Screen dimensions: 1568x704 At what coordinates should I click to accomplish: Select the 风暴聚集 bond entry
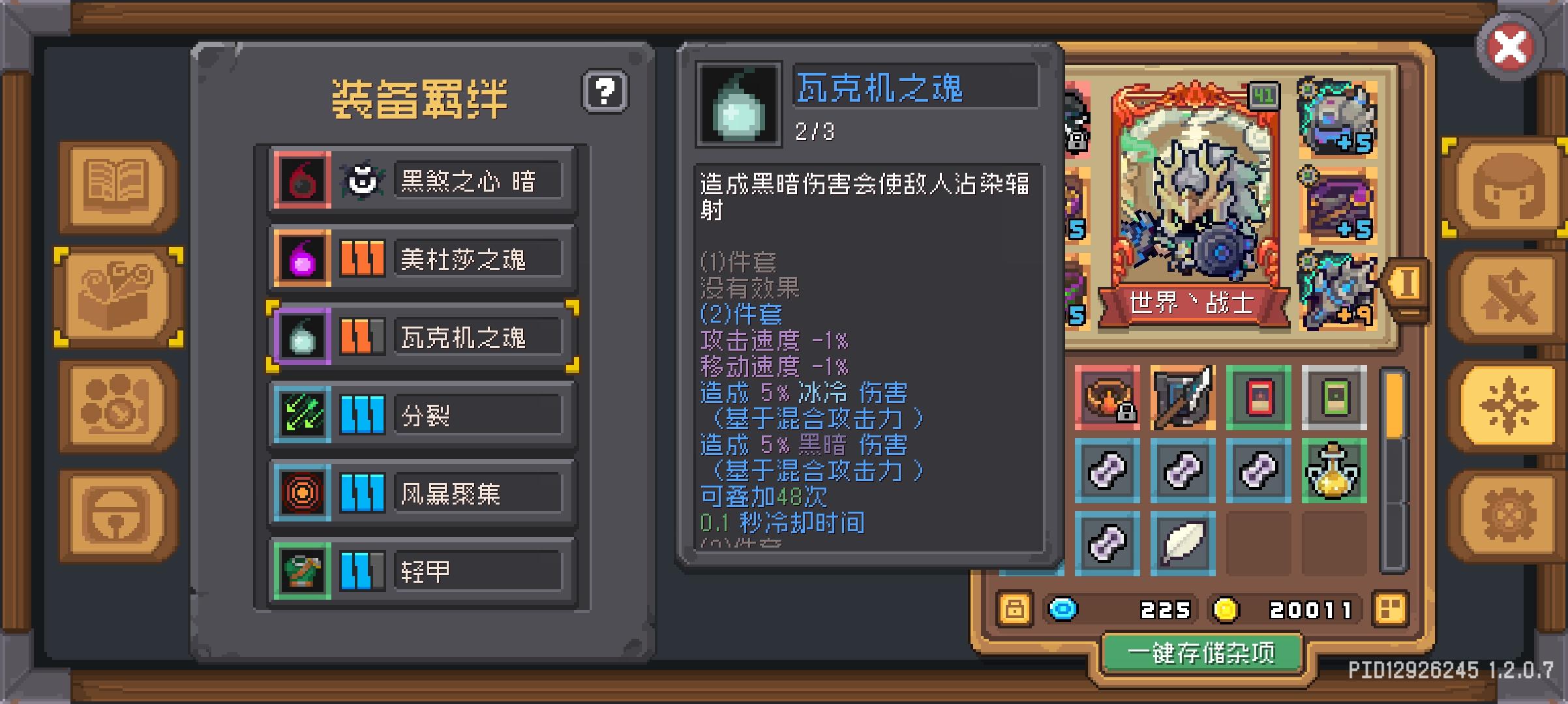[423, 493]
